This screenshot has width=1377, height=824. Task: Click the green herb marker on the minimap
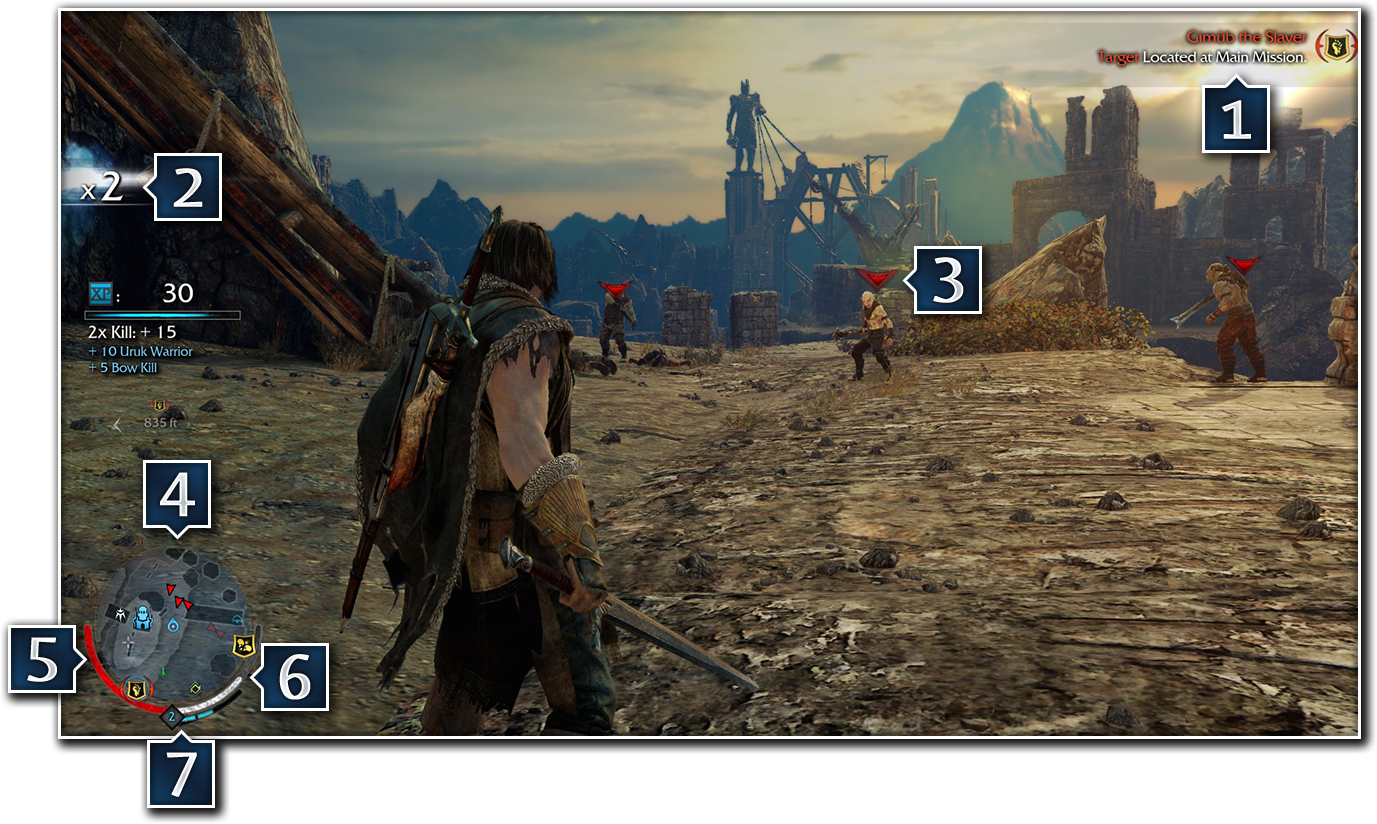(163, 673)
